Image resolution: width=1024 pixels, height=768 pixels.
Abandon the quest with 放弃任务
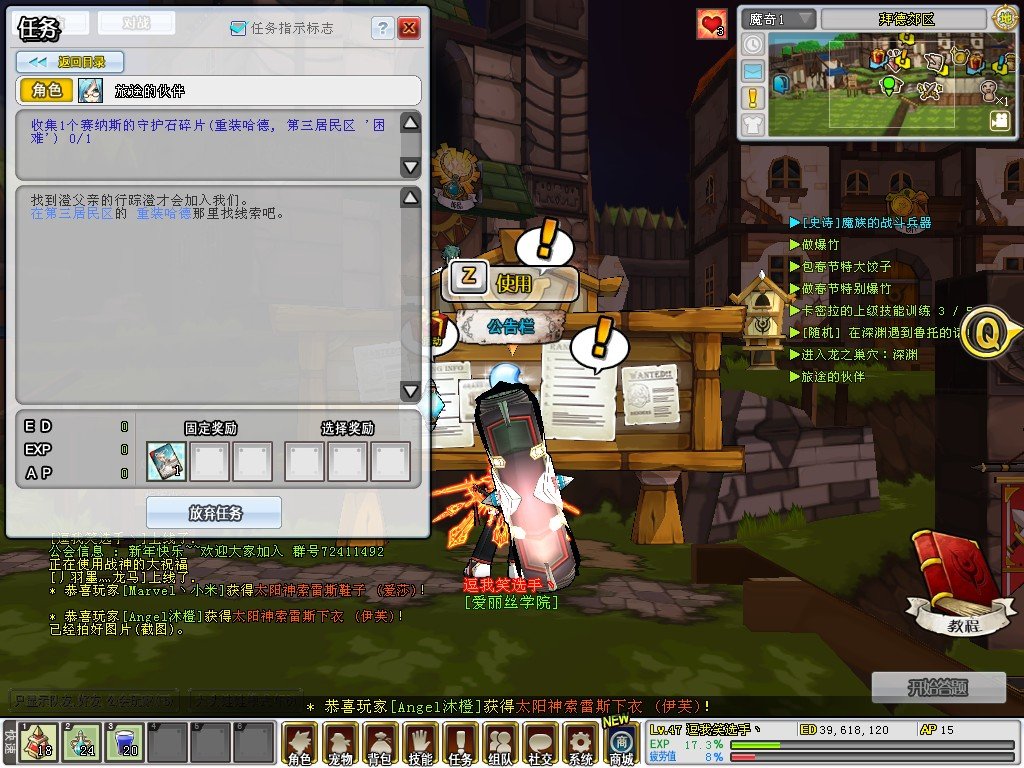(x=215, y=513)
